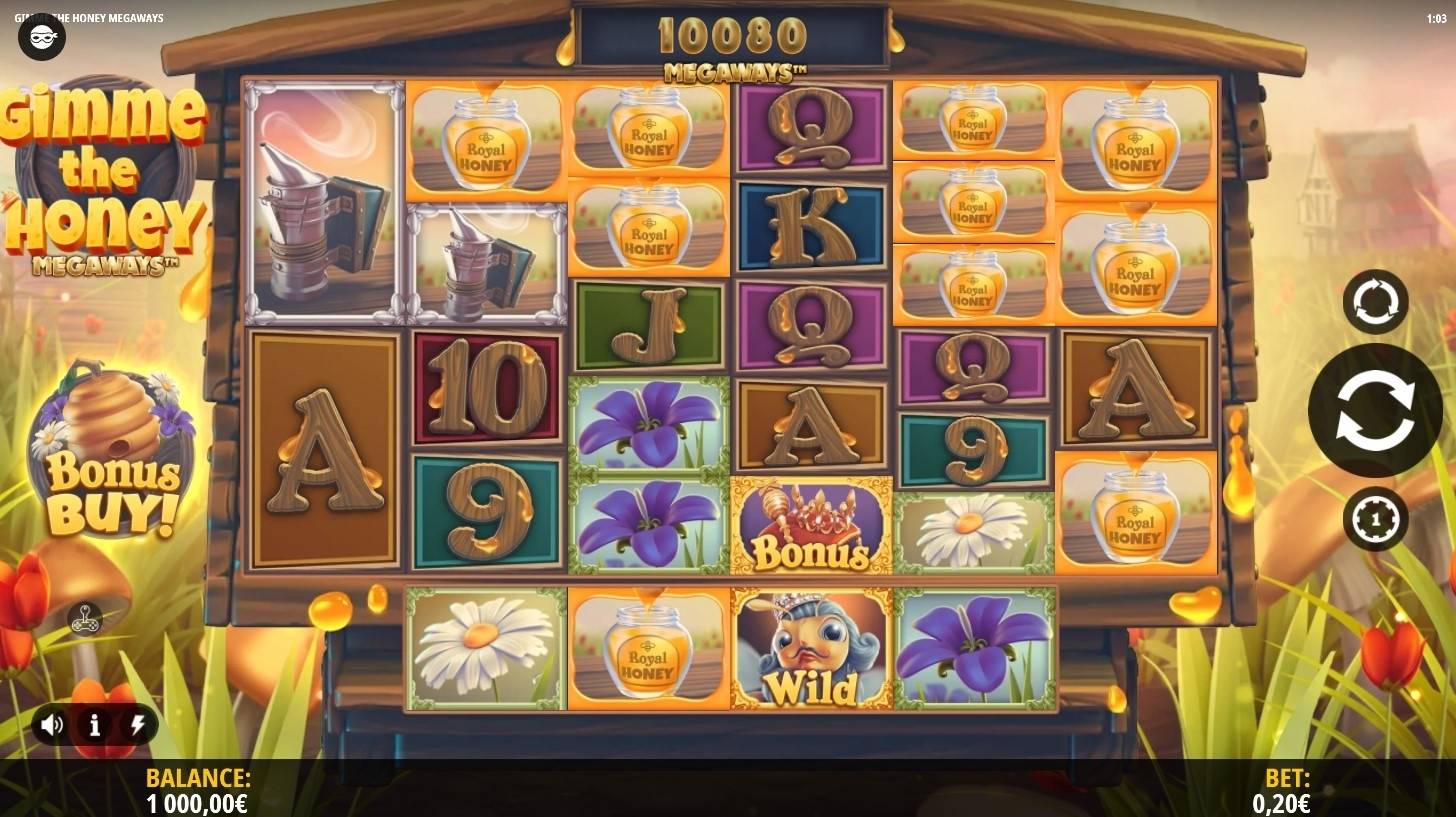Click the small joystick icon

(85, 620)
